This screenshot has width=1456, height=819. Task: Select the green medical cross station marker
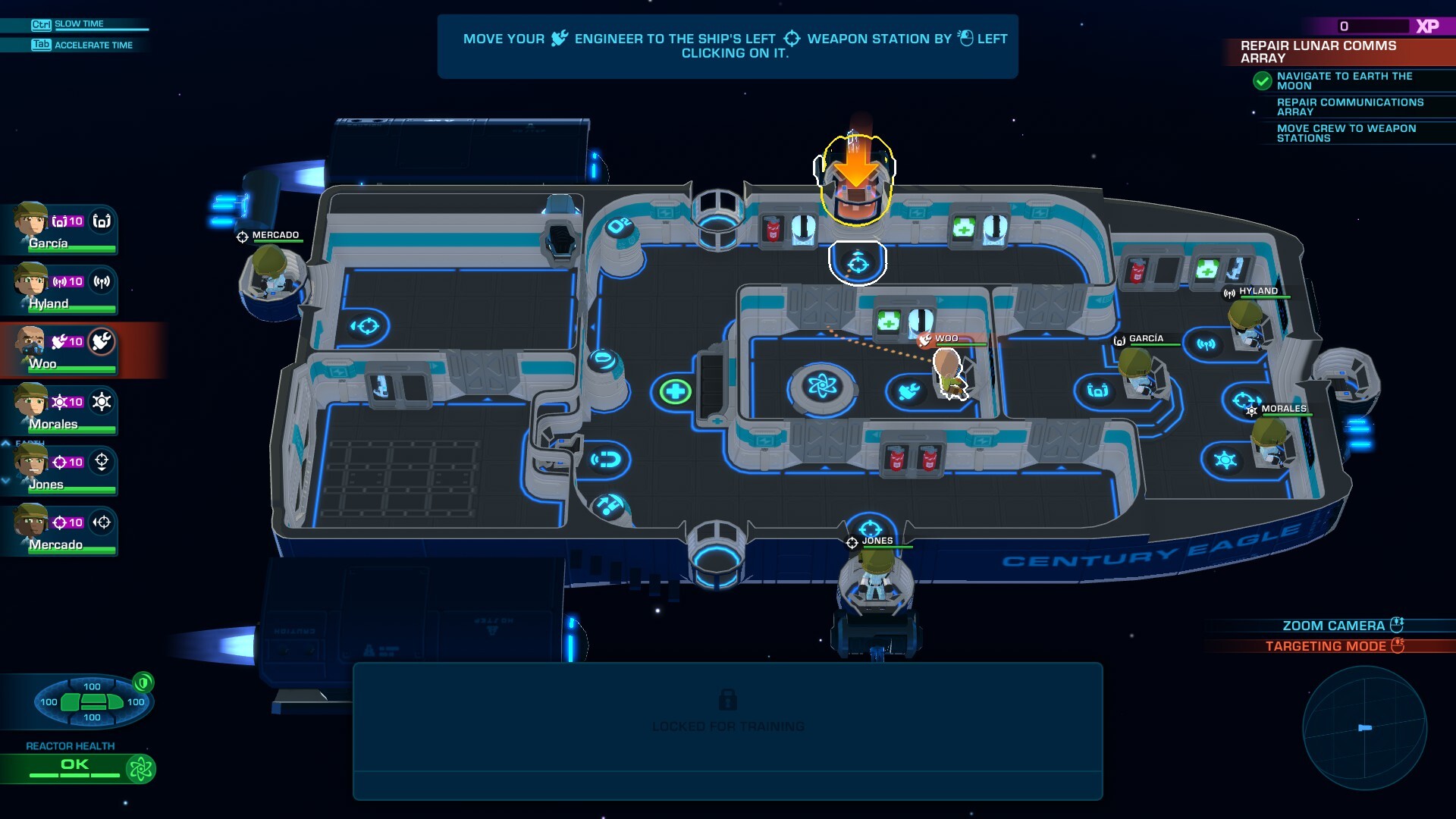click(674, 391)
